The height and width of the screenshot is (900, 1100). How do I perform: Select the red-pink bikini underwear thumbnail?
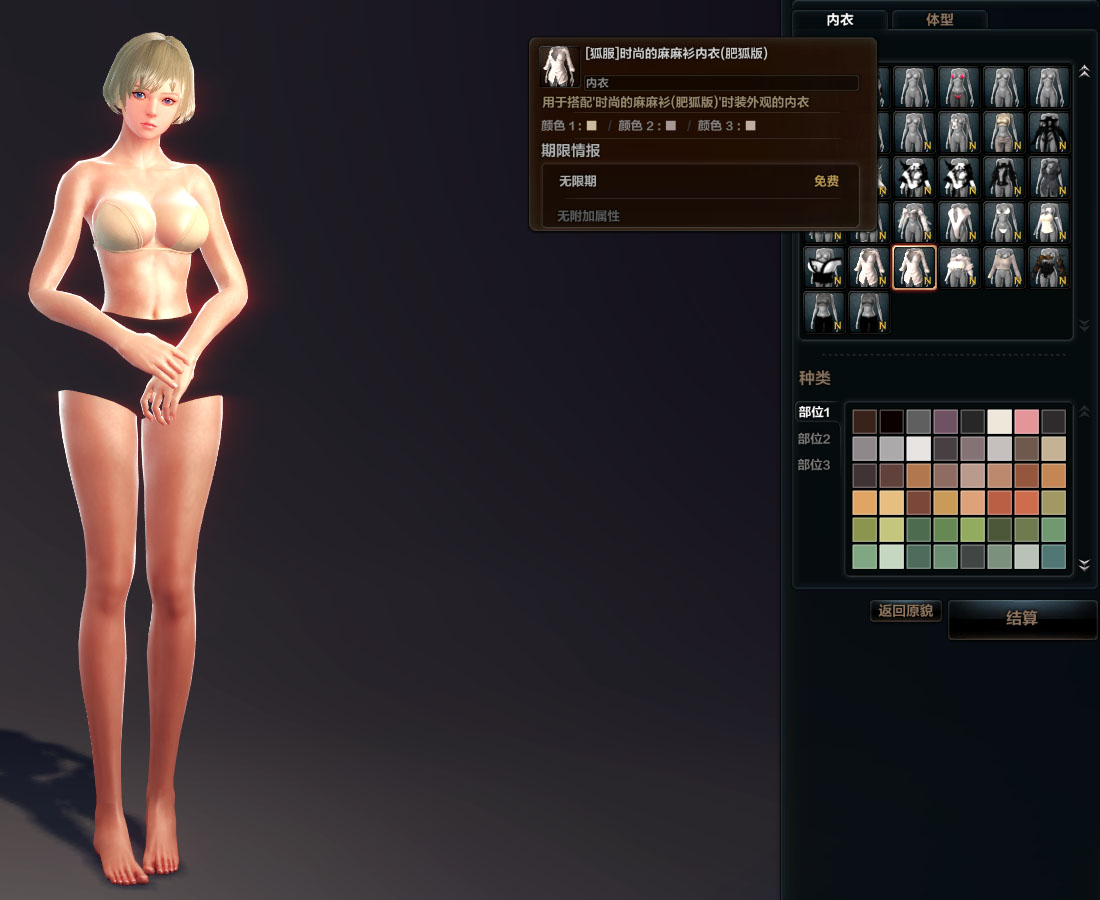(x=959, y=87)
